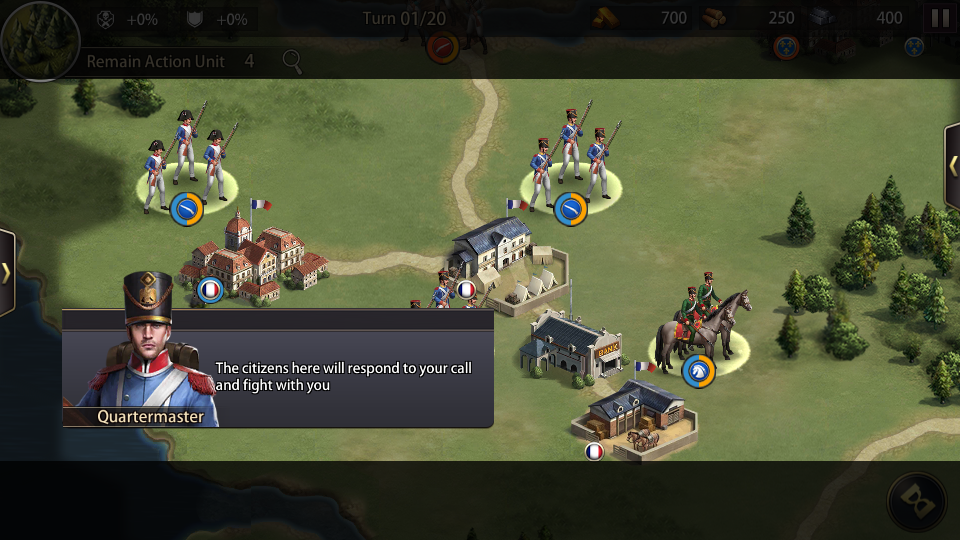Select the highlighted cavalry unit

click(702, 332)
